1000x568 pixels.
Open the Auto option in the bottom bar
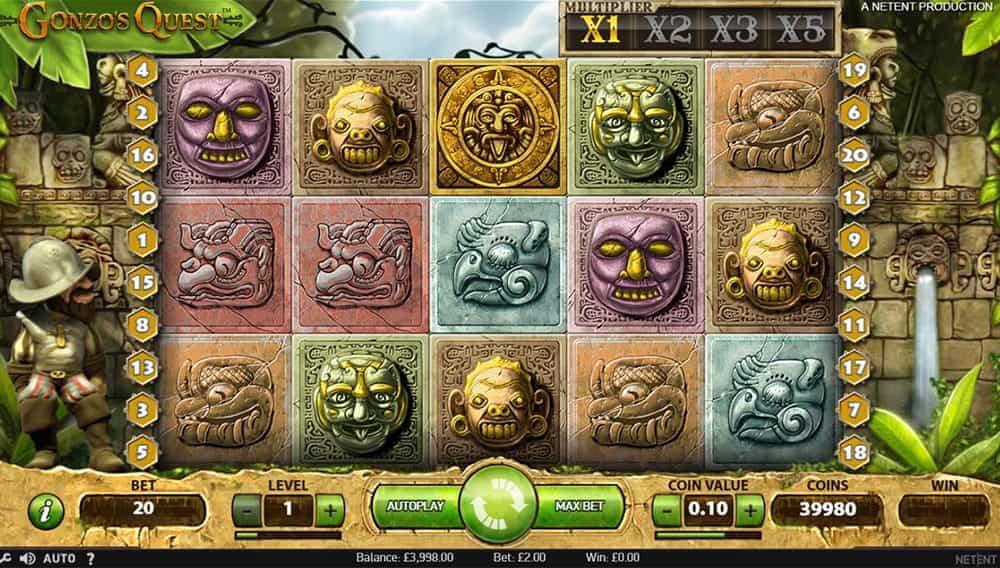(x=60, y=558)
